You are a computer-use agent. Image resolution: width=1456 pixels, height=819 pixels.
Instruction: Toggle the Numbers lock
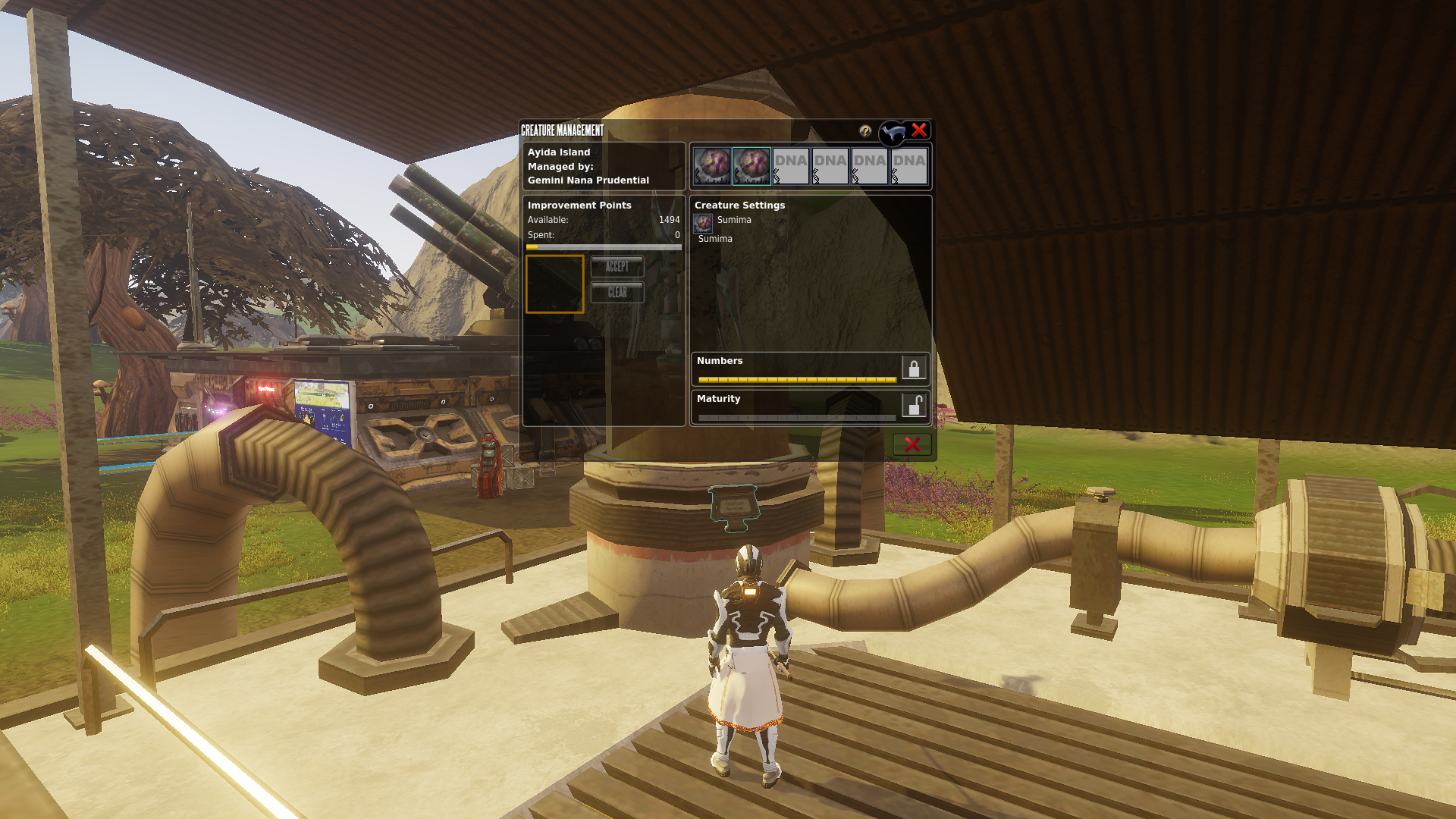(x=914, y=368)
